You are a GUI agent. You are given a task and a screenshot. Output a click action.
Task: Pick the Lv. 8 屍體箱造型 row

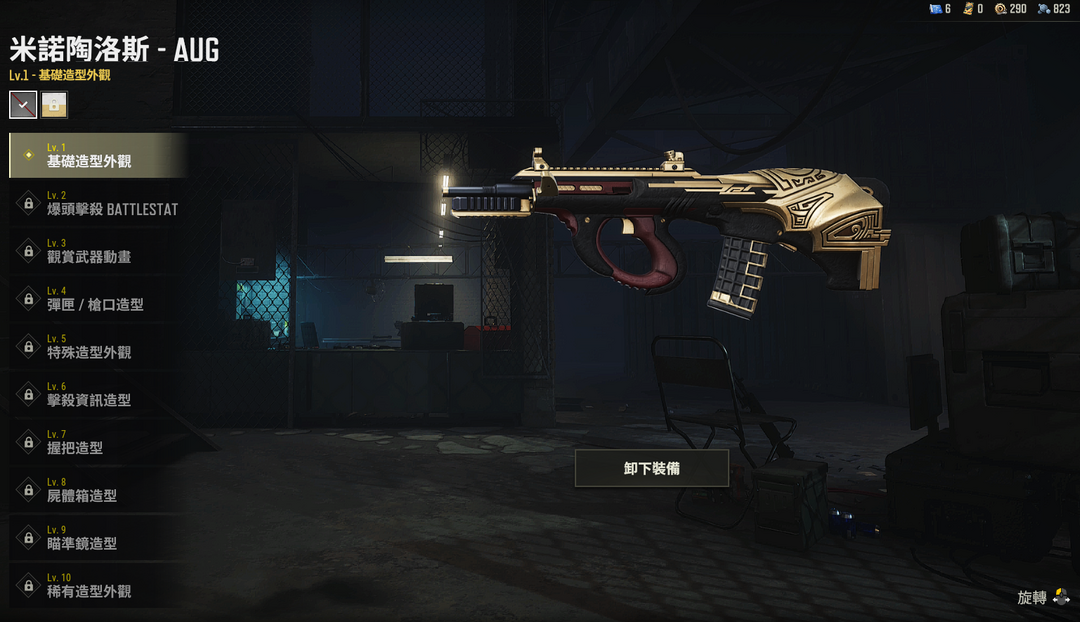(98, 490)
